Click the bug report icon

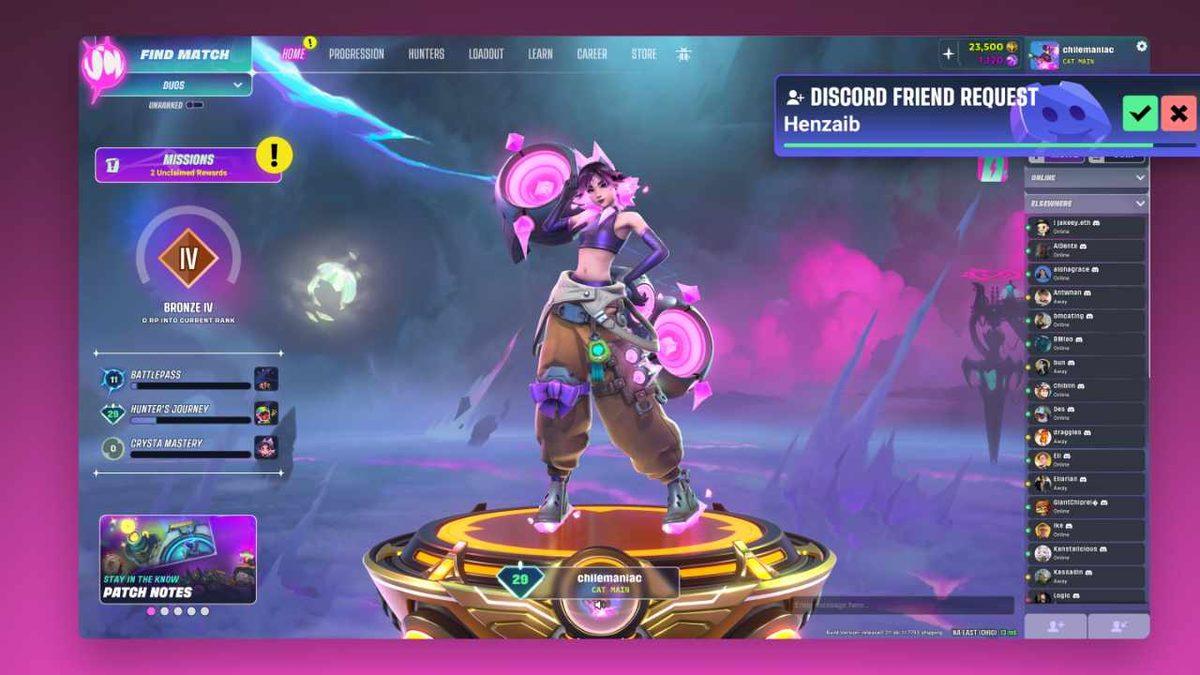pos(684,54)
